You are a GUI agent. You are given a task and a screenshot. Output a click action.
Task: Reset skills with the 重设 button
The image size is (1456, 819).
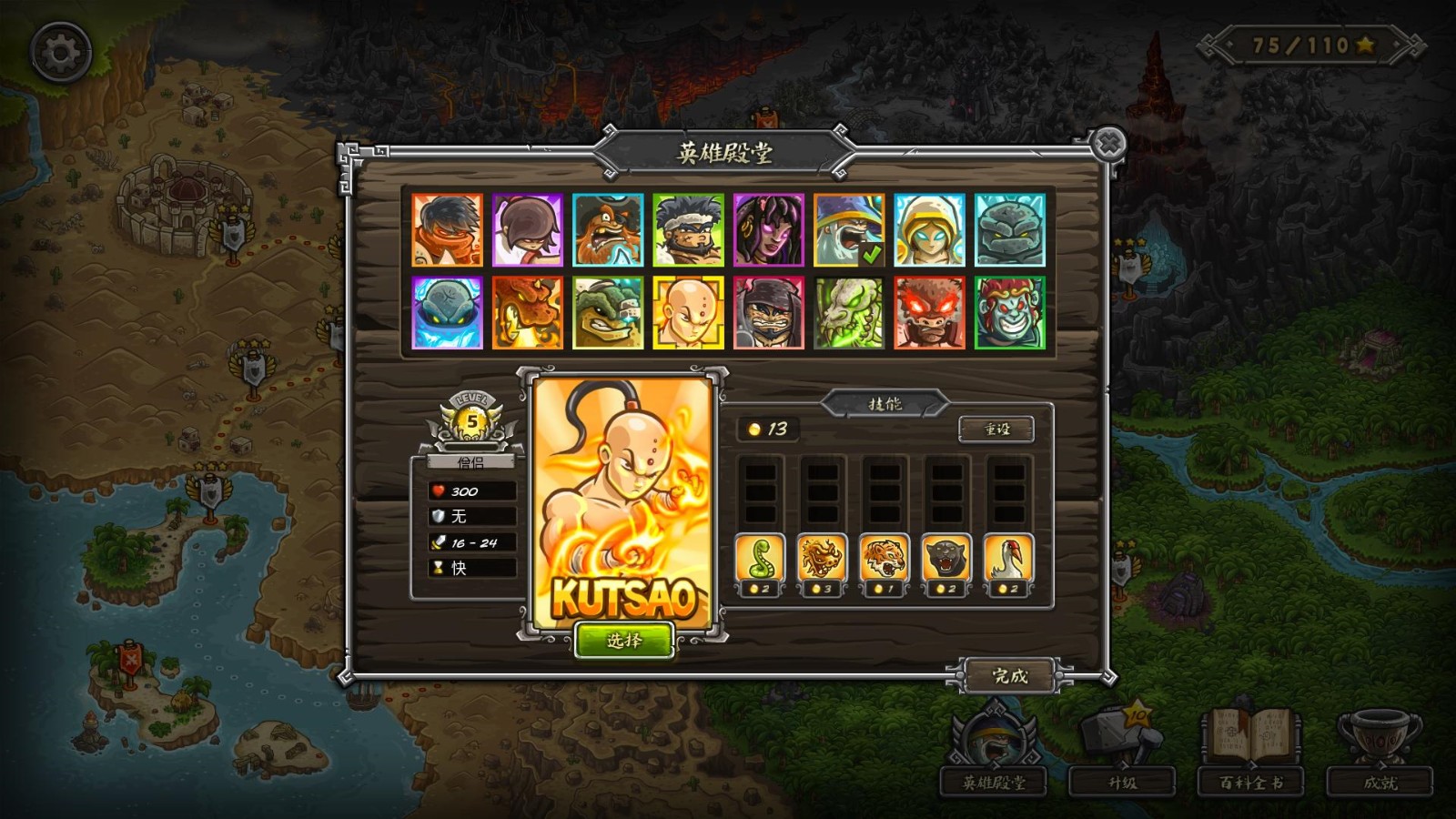click(996, 429)
